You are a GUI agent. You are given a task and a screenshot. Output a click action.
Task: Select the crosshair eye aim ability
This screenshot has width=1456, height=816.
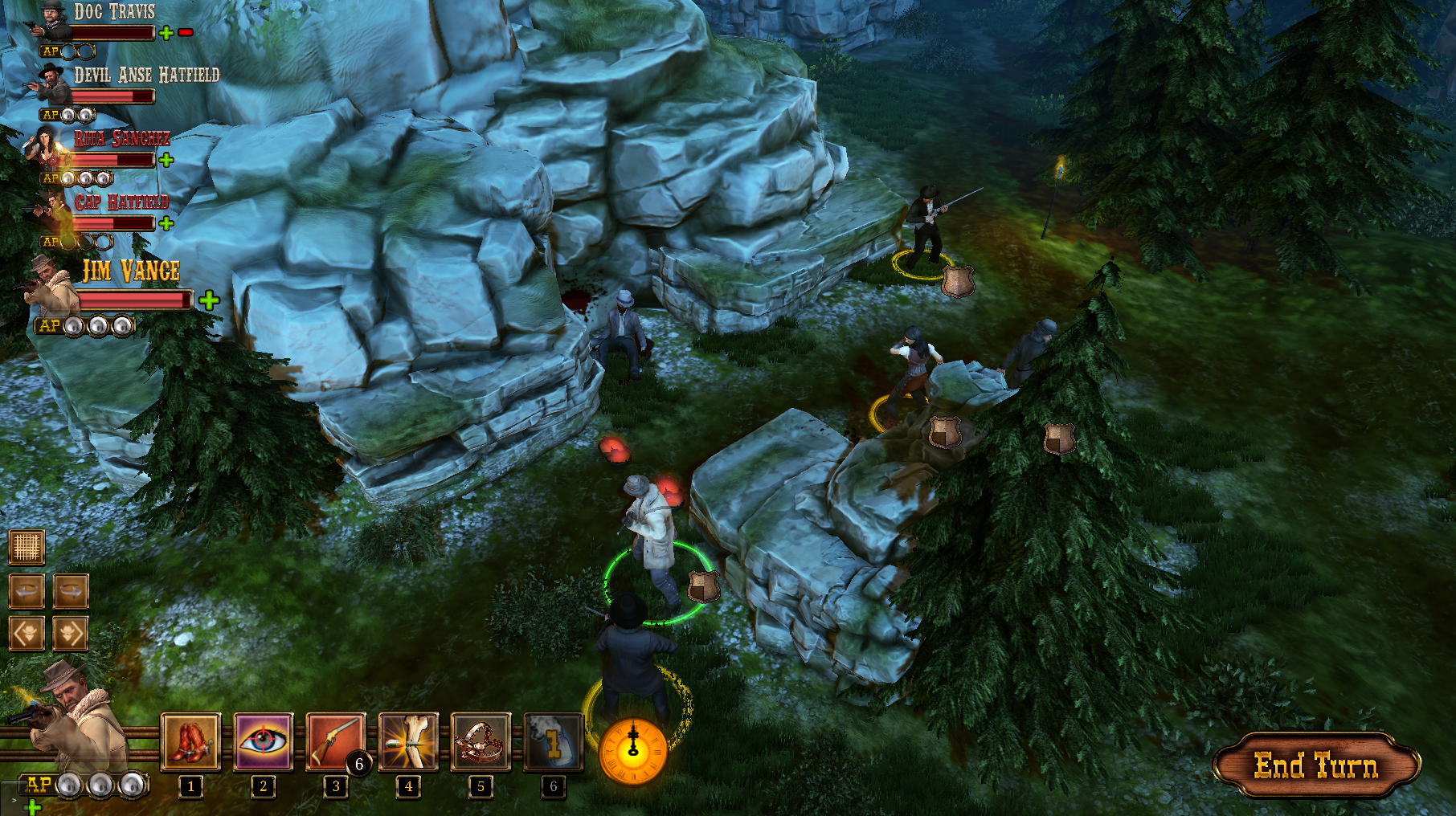263,742
